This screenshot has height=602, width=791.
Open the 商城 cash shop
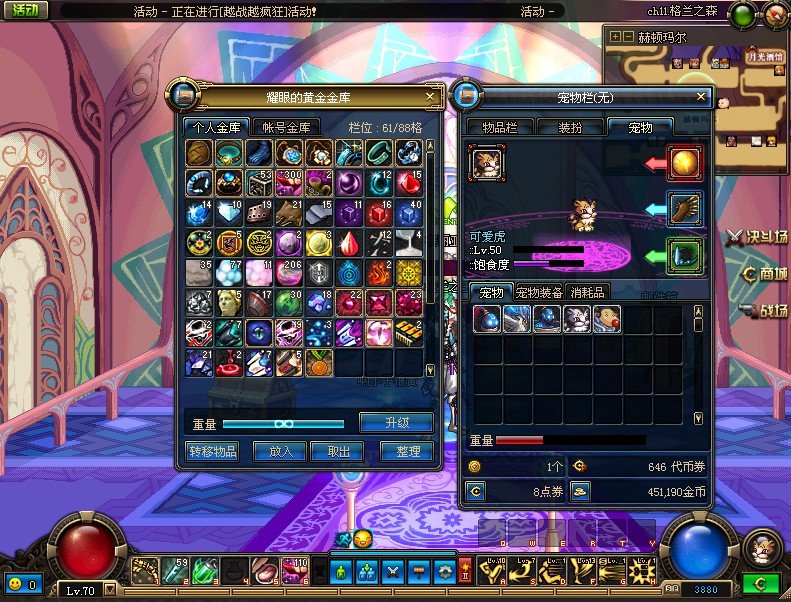point(764,273)
